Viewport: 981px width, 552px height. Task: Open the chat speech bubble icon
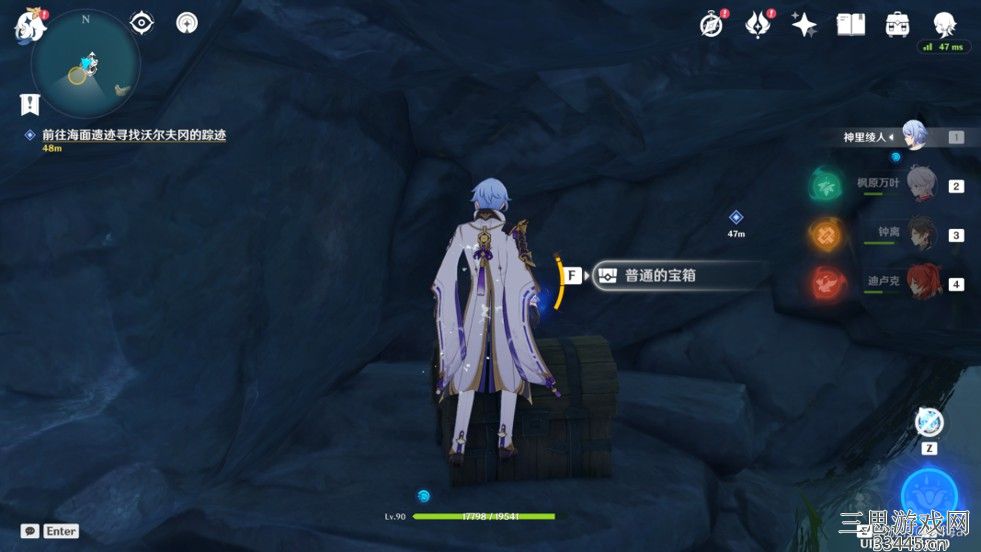[x=30, y=531]
